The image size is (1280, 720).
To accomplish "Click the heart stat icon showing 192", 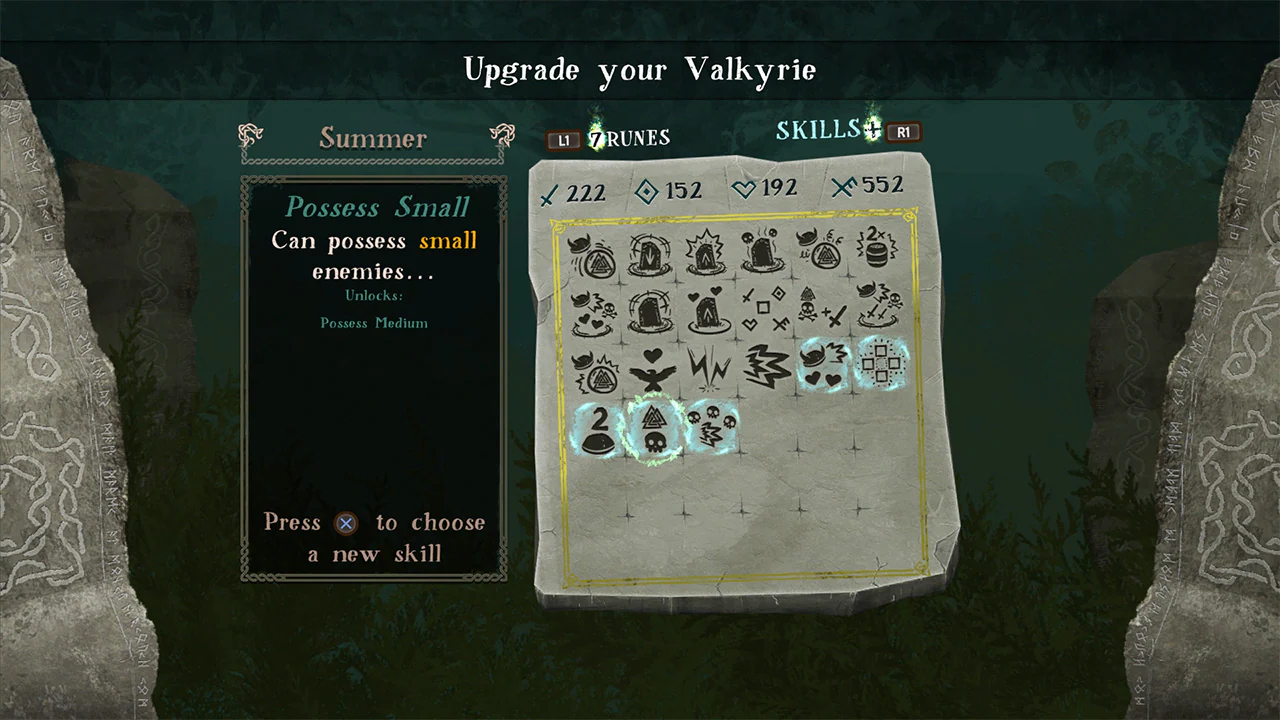I will point(744,189).
